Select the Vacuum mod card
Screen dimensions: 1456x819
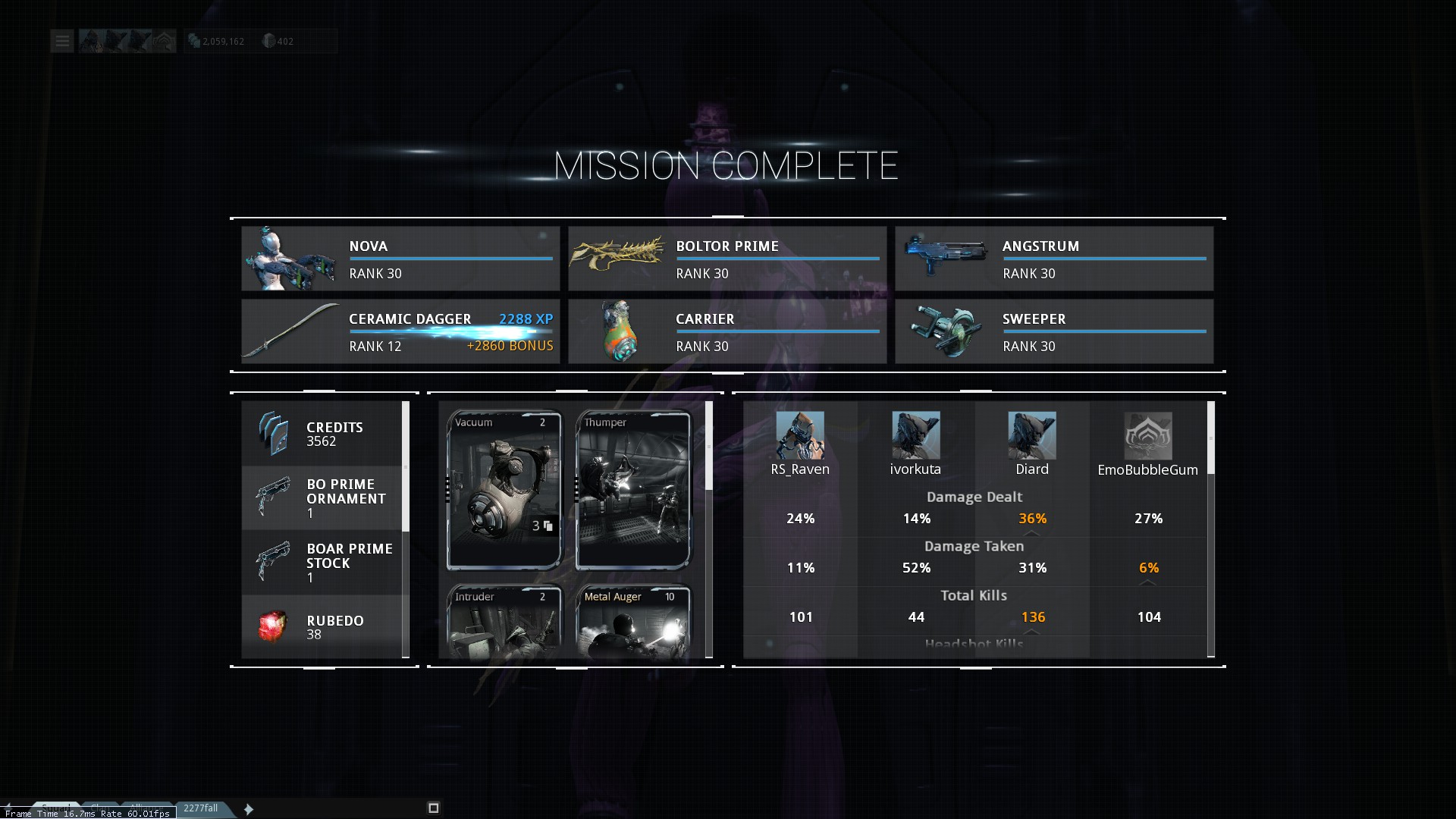[x=504, y=490]
